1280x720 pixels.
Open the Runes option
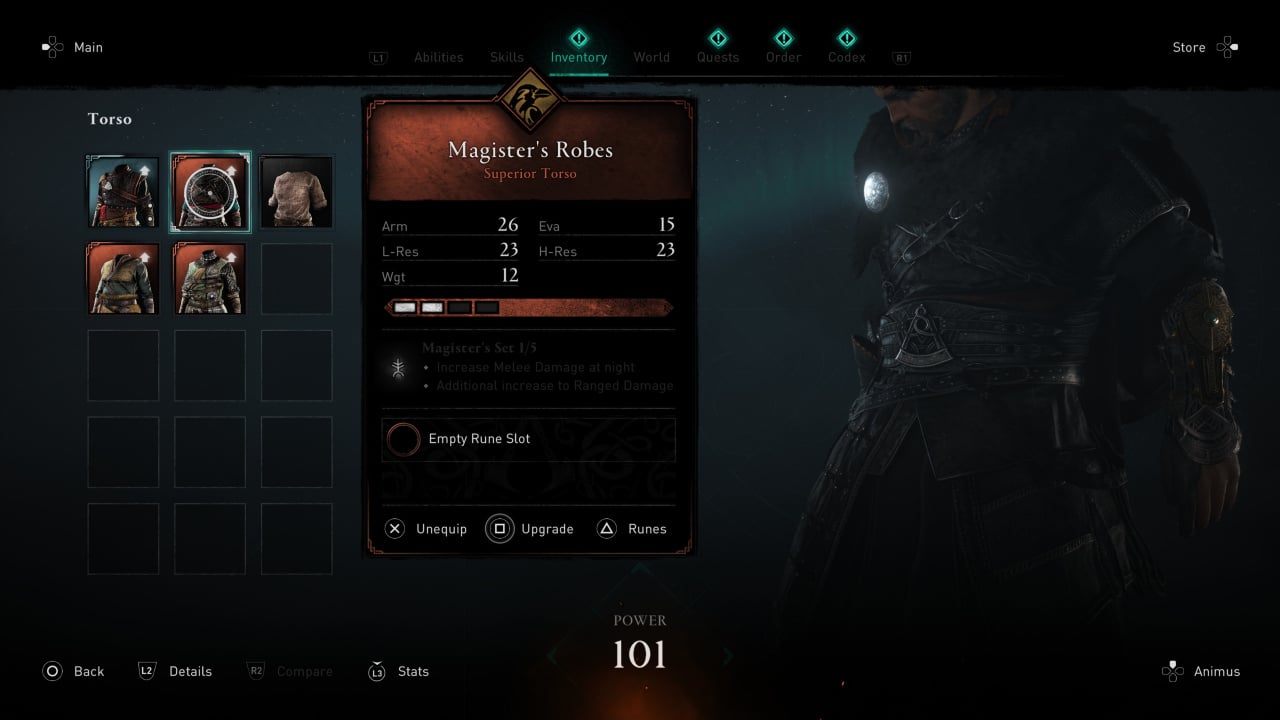(x=632, y=529)
